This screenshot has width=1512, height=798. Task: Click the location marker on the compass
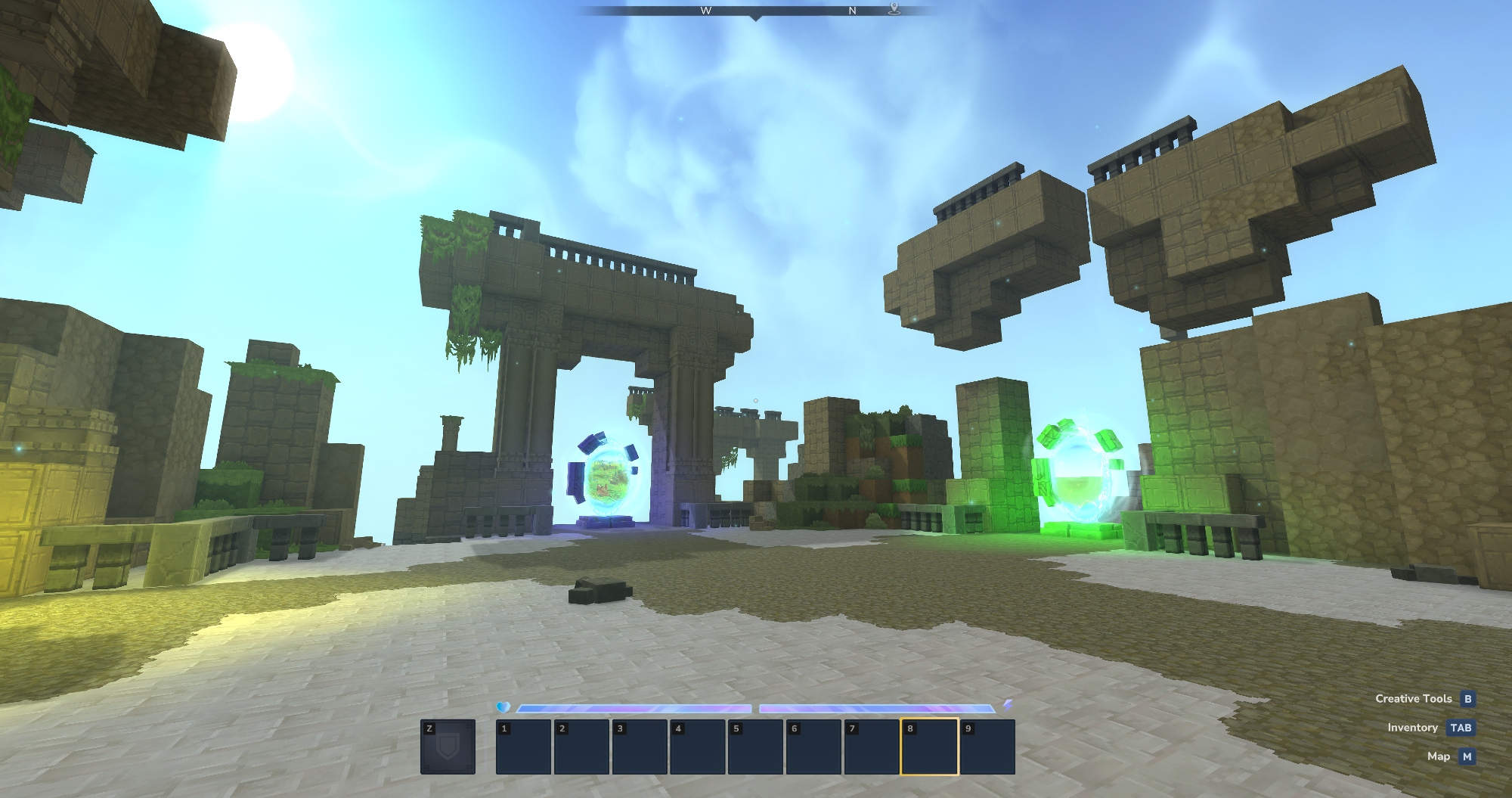pyautogui.click(x=894, y=9)
